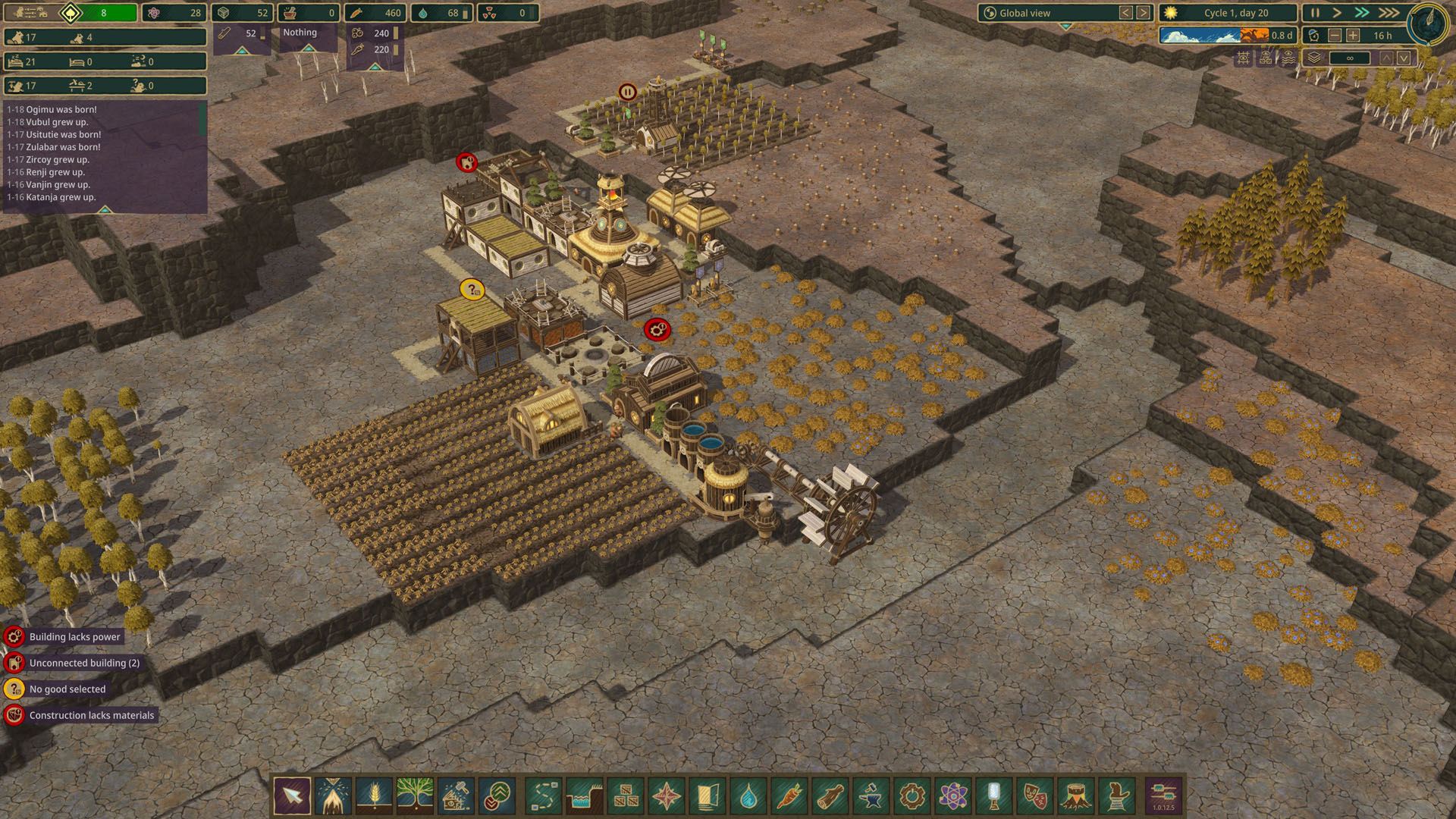Open the carrot food building category

pyautogui.click(x=789, y=796)
